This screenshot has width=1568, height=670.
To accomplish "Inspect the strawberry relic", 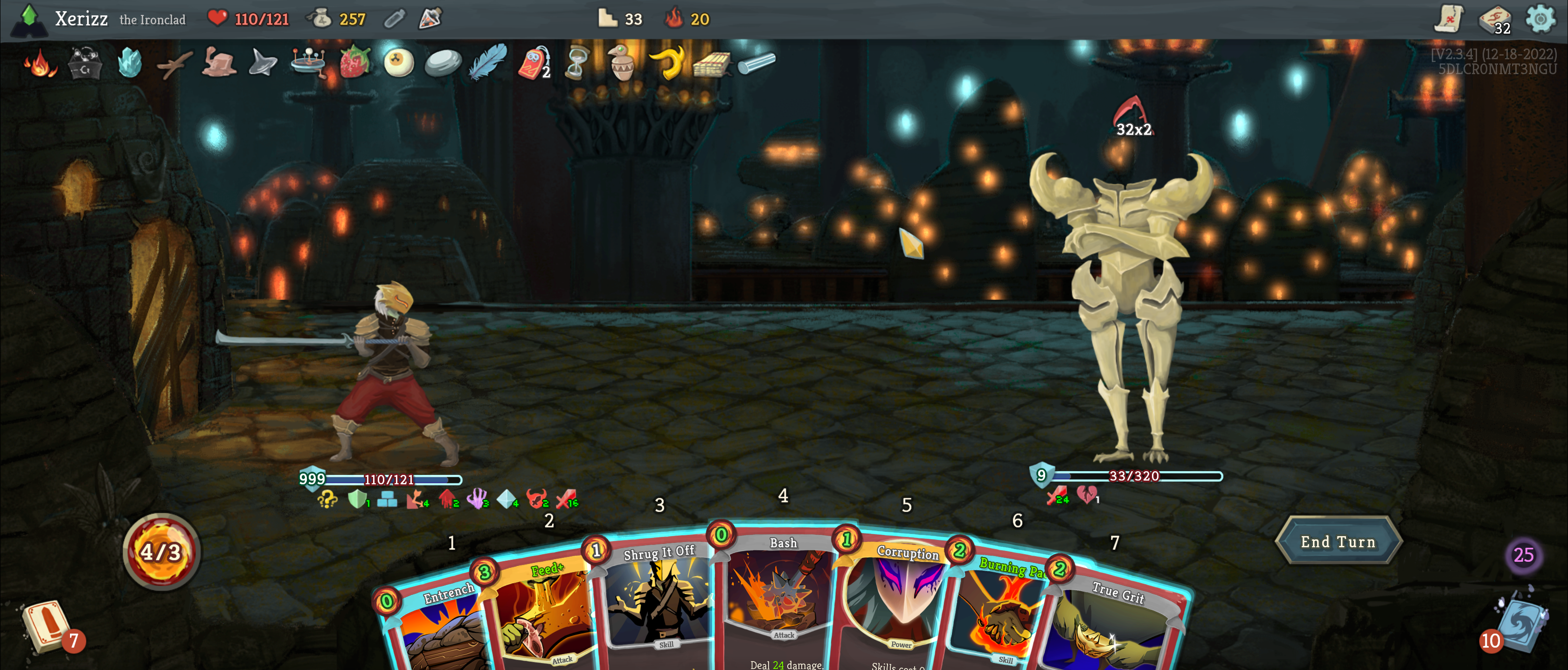I will (354, 63).
